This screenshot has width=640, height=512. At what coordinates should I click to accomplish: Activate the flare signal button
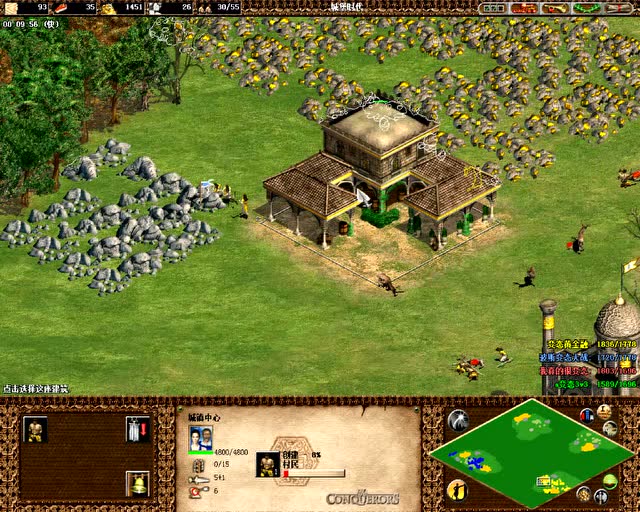[x=459, y=420]
